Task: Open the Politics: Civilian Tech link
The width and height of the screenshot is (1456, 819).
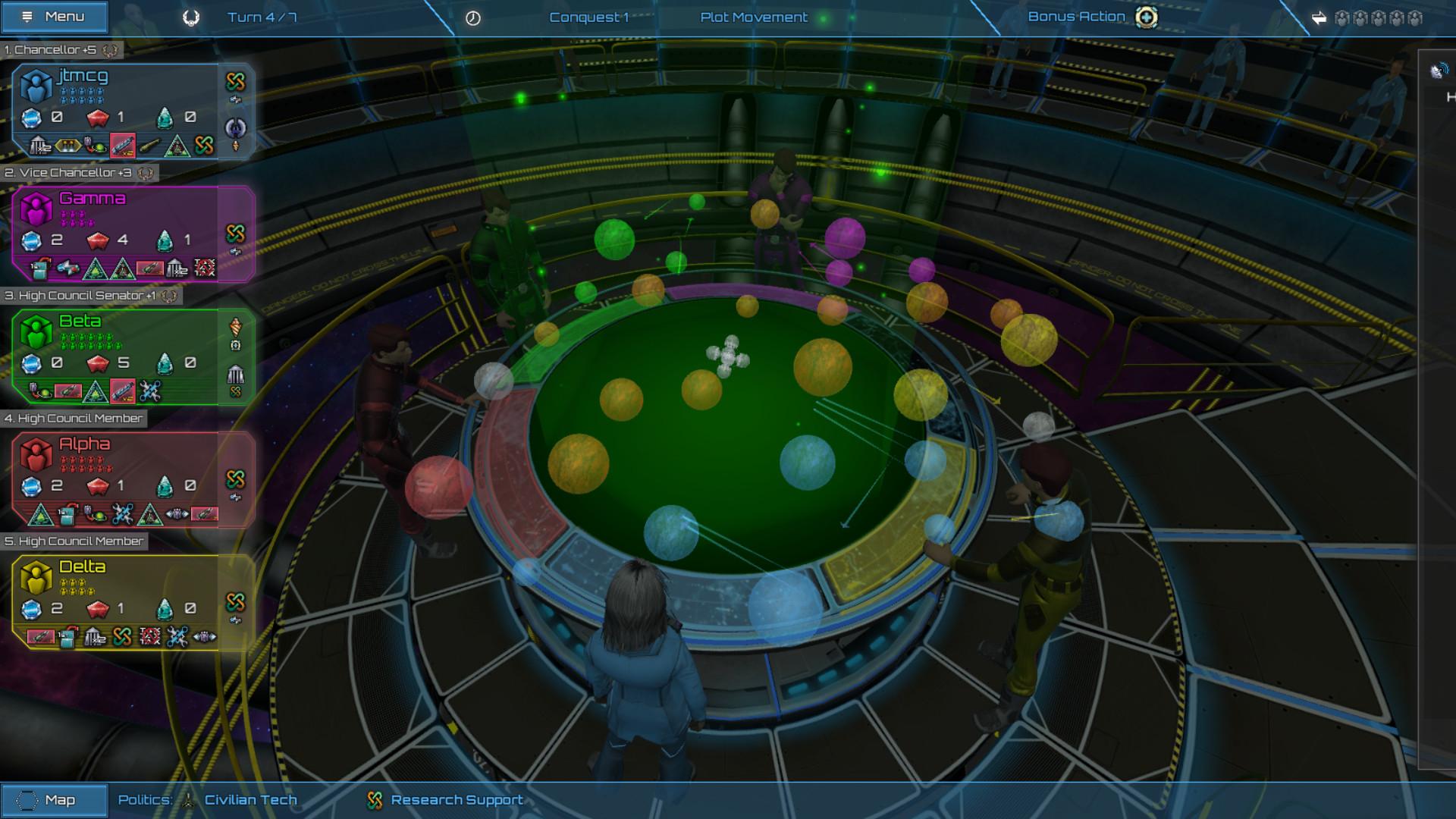Action: [x=250, y=800]
